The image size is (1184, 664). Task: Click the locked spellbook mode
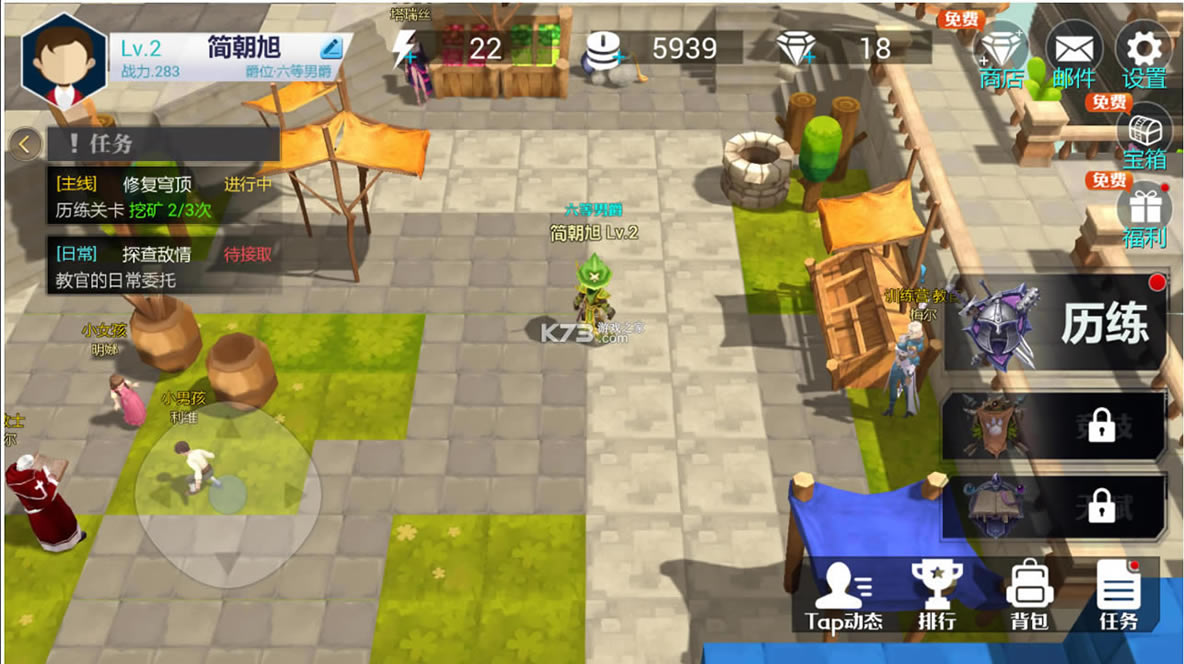1054,505
